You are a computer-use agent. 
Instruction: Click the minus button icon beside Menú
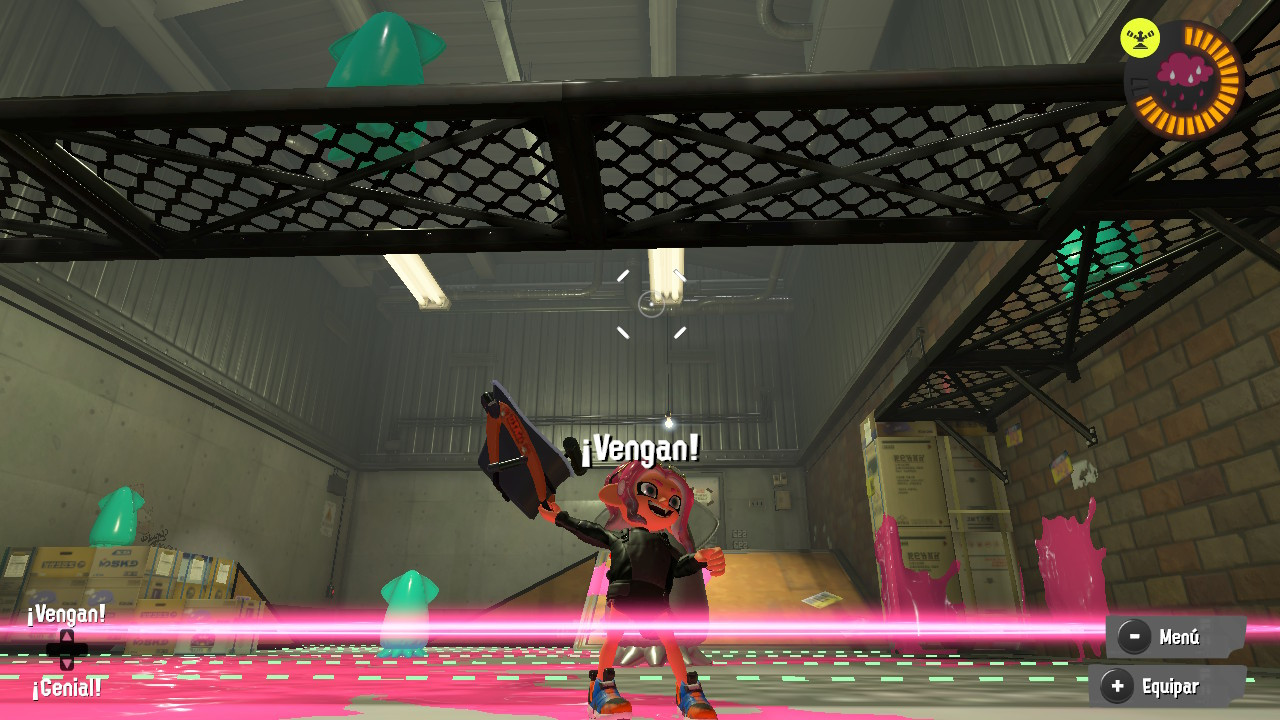click(x=1133, y=637)
